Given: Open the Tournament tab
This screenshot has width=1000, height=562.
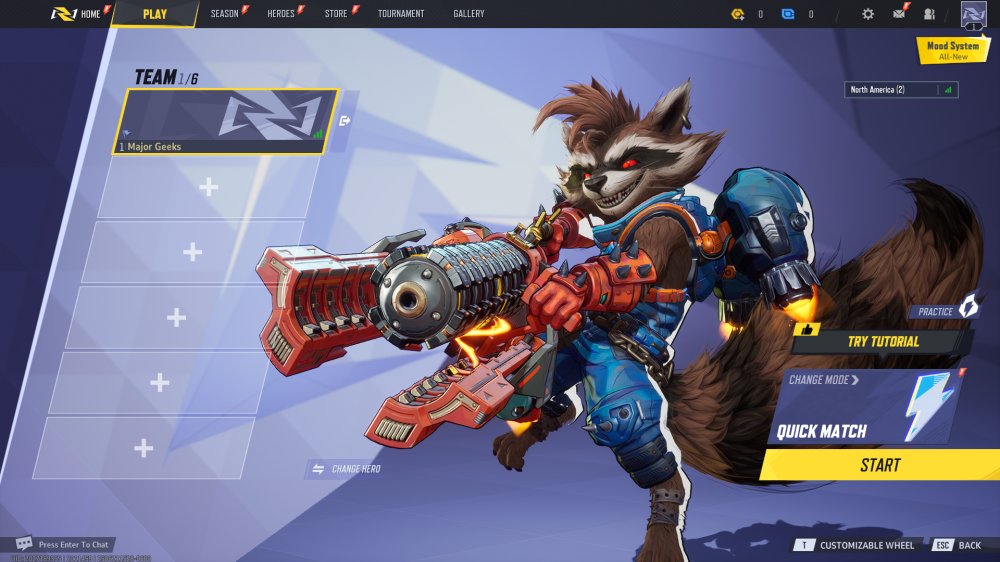Looking at the screenshot, I should (x=401, y=14).
